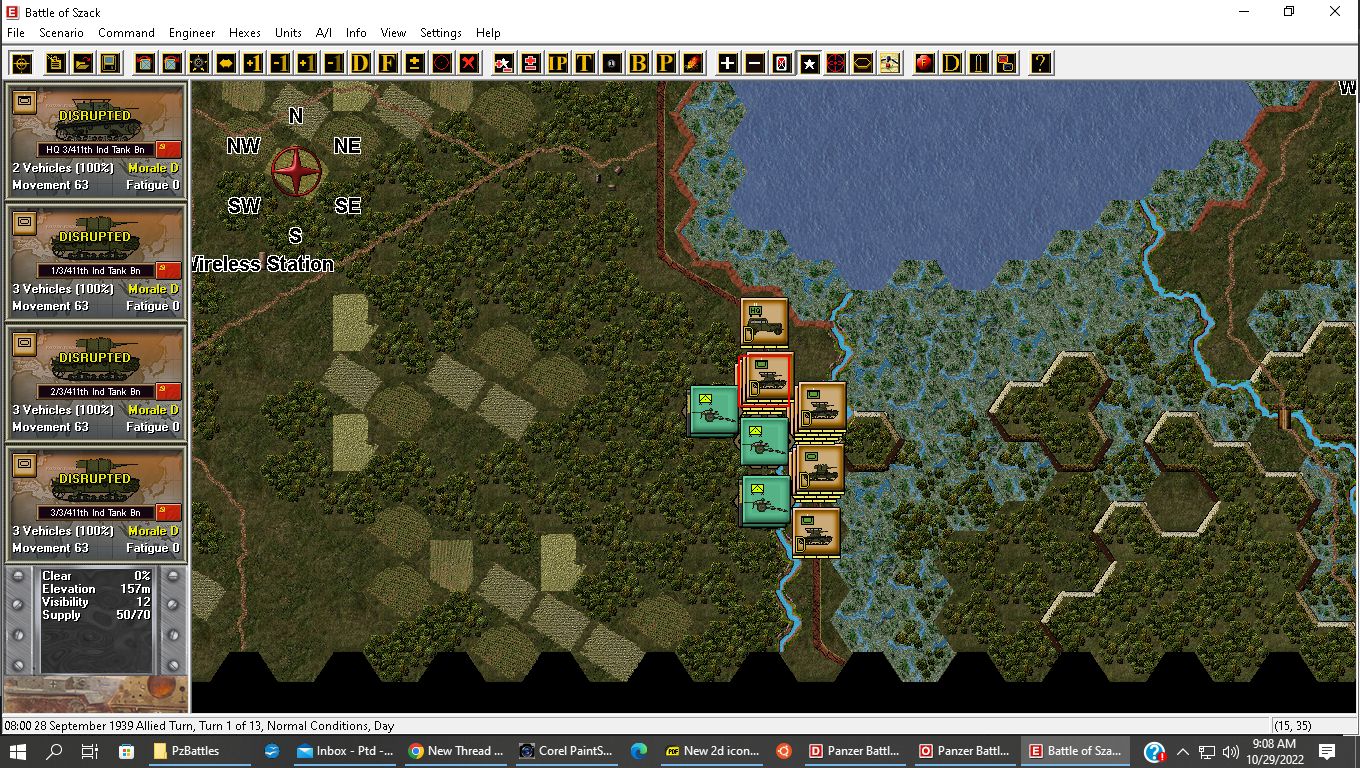Close the Battle of Szack window
This screenshot has width=1360, height=768.
pyautogui.click(x=1334, y=12)
